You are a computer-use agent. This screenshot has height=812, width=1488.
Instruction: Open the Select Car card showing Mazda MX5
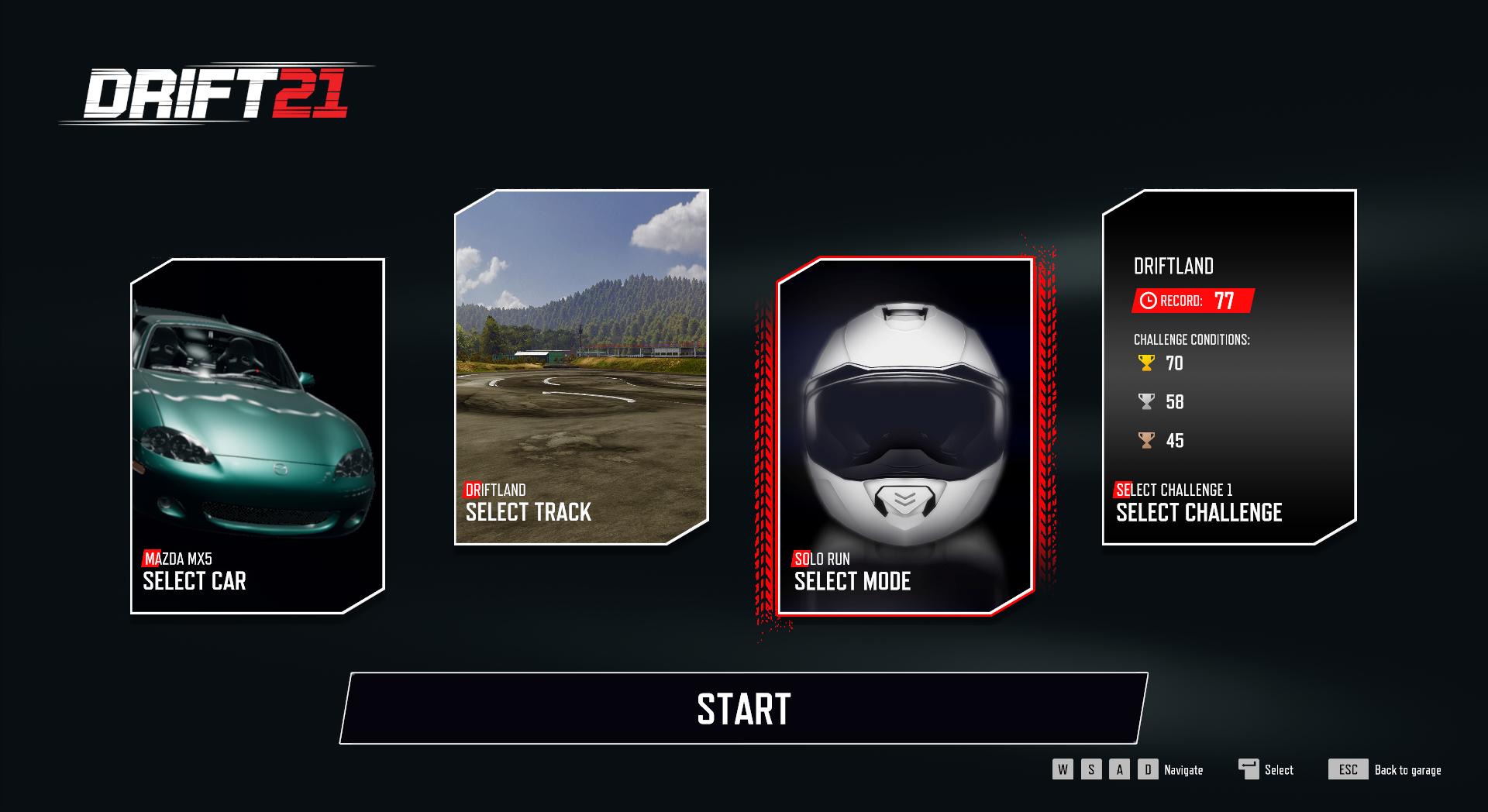pos(257,435)
